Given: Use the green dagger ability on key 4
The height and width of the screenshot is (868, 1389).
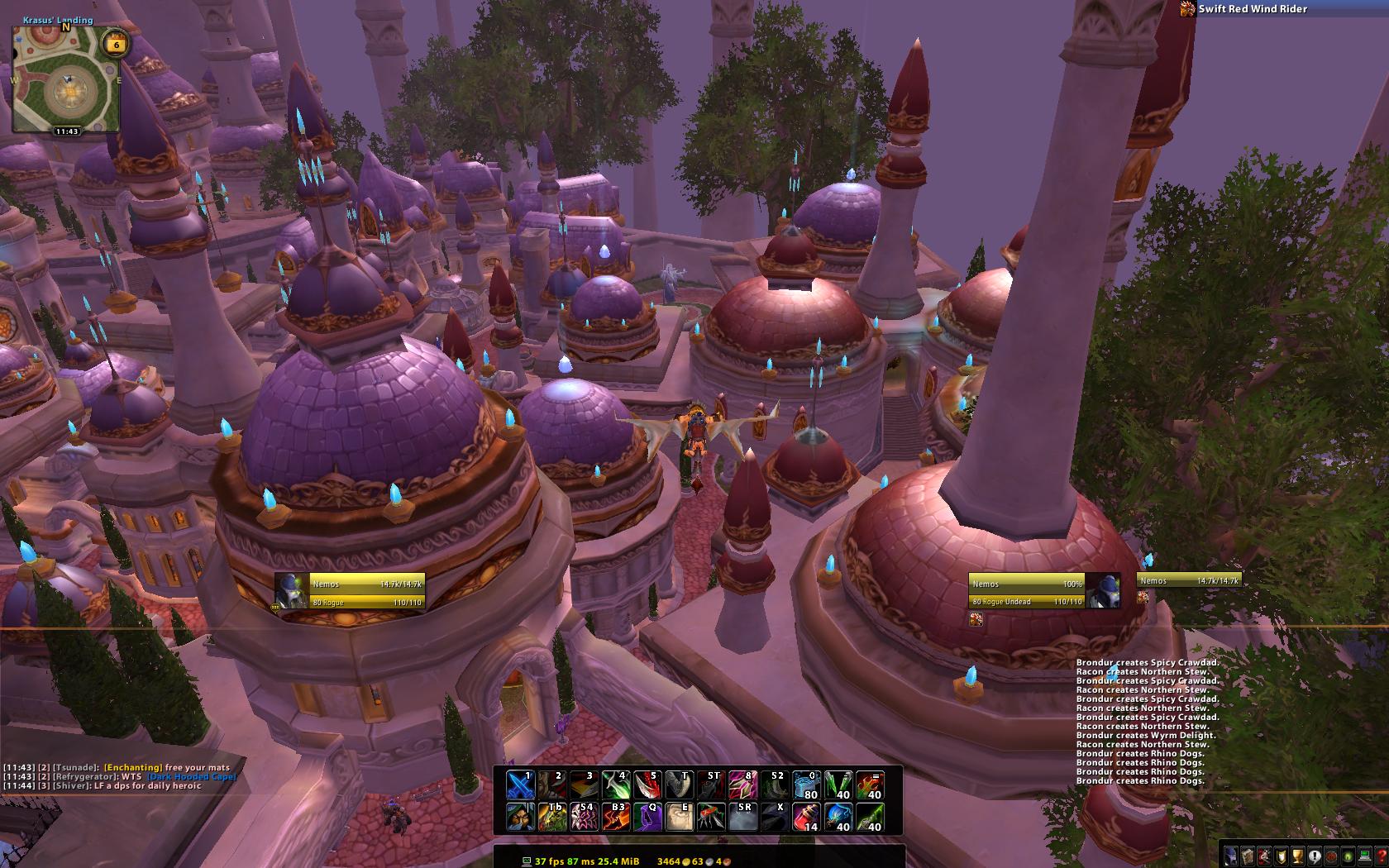Looking at the screenshot, I should [x=616, y=785].
